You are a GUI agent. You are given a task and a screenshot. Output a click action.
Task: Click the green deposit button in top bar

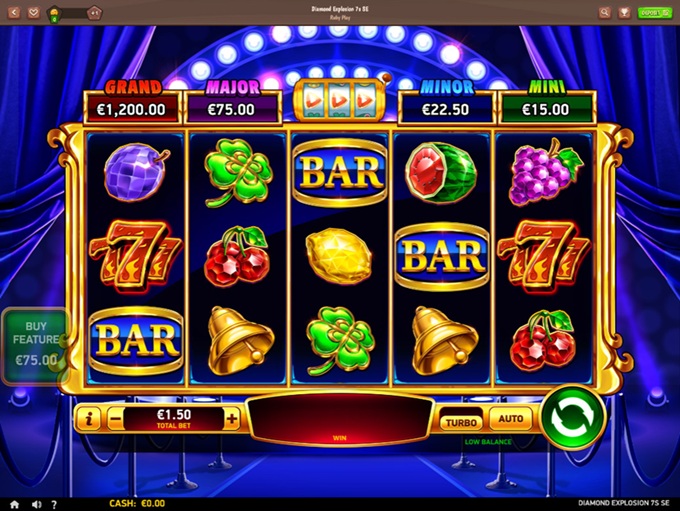(654, 13)
